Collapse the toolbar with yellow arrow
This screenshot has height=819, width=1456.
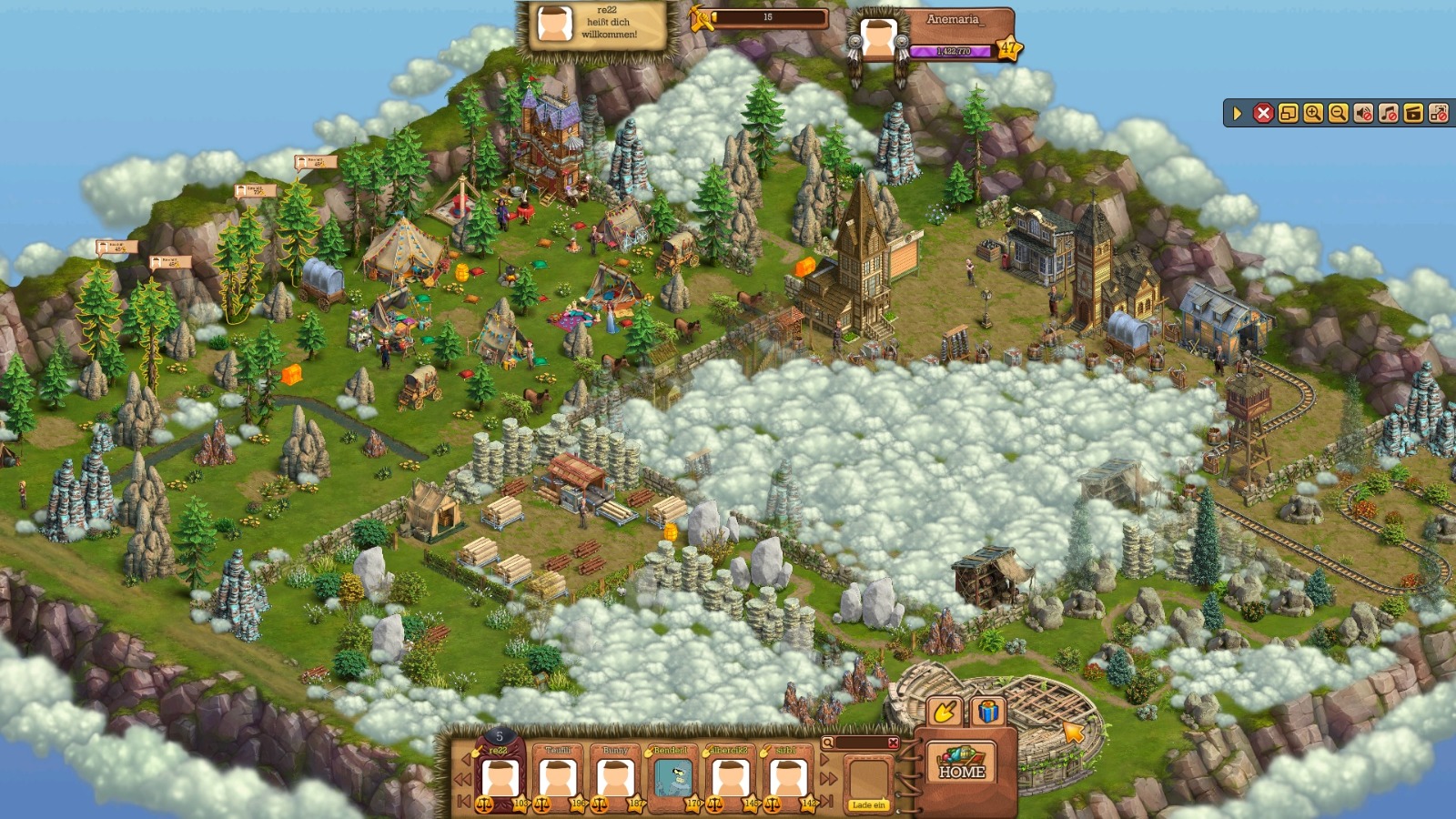click(1238, 113)
